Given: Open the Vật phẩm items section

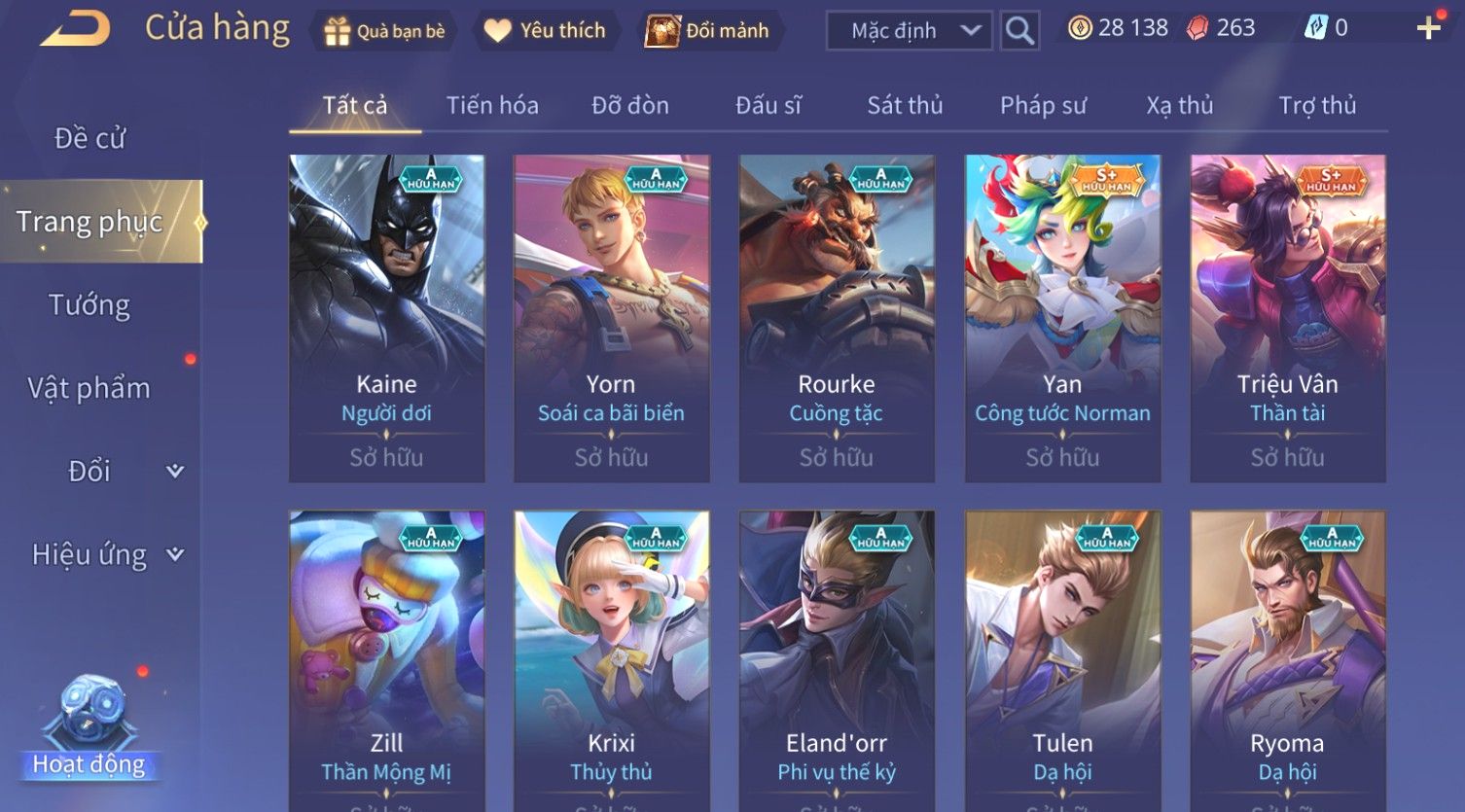Looking at the screenshot, I should click(x=89, y=388).
